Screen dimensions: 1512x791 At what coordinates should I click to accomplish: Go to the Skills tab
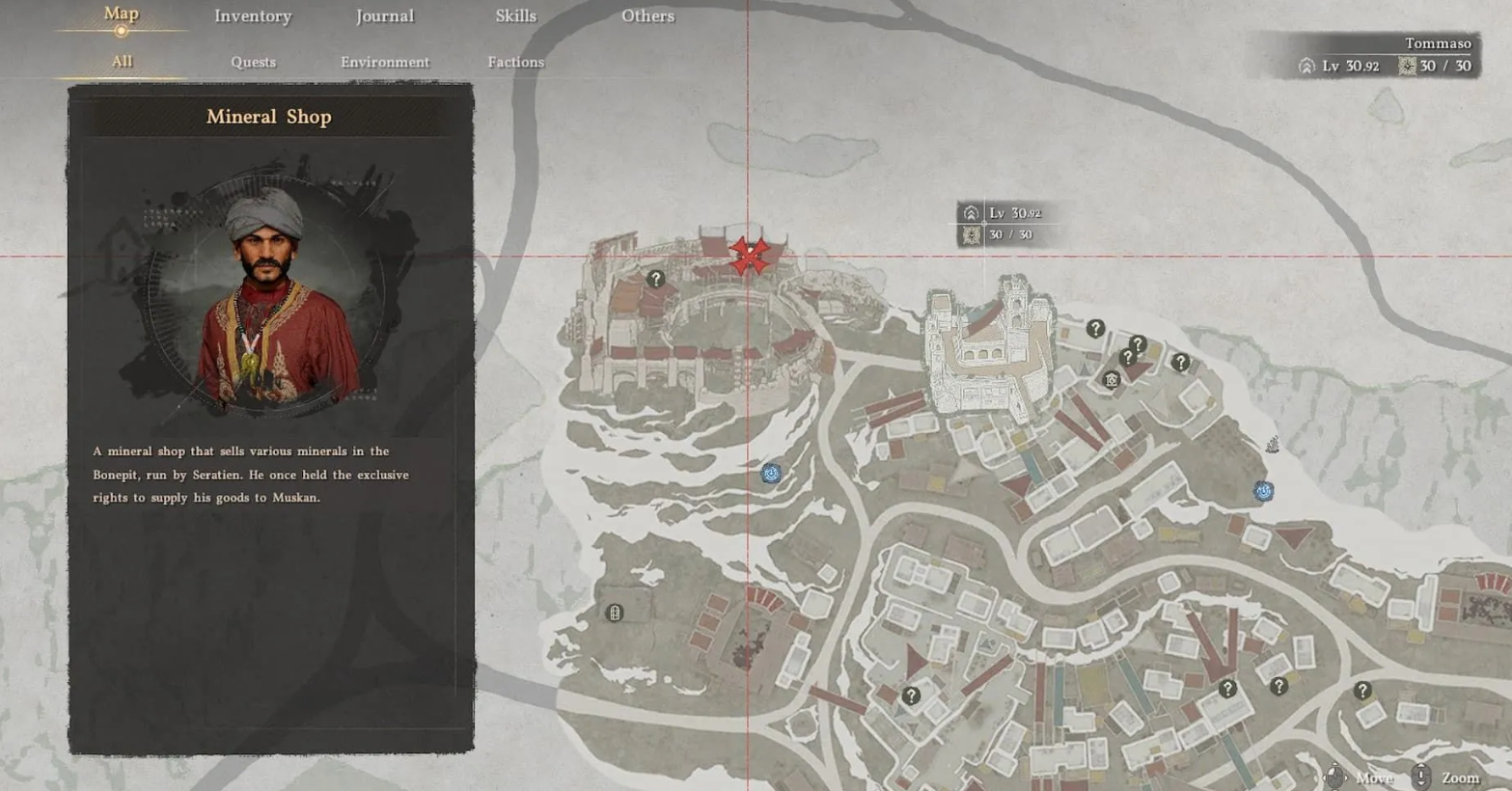[x=515, y=16]
